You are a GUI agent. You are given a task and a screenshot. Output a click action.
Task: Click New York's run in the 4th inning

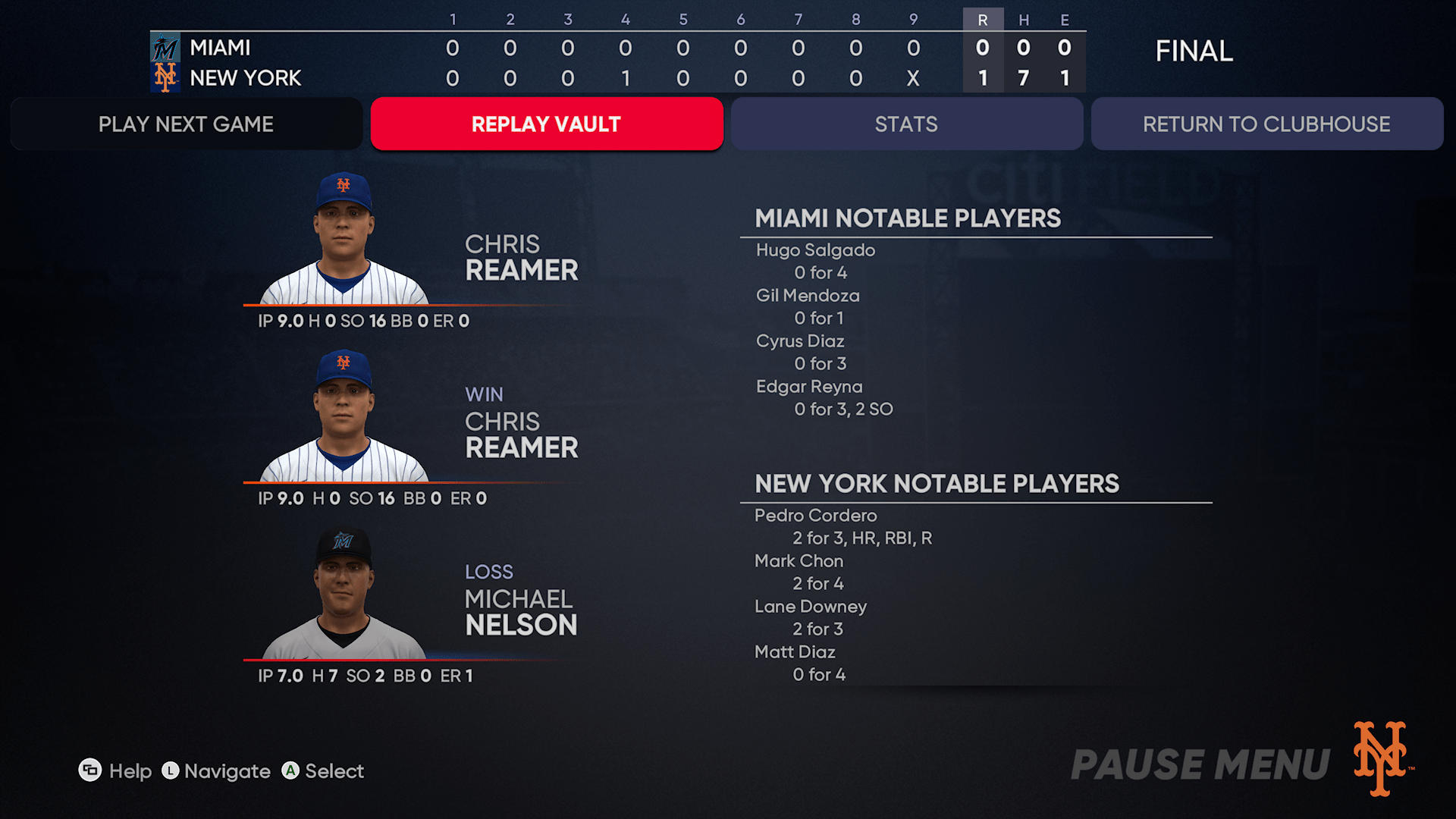point(624,77)
